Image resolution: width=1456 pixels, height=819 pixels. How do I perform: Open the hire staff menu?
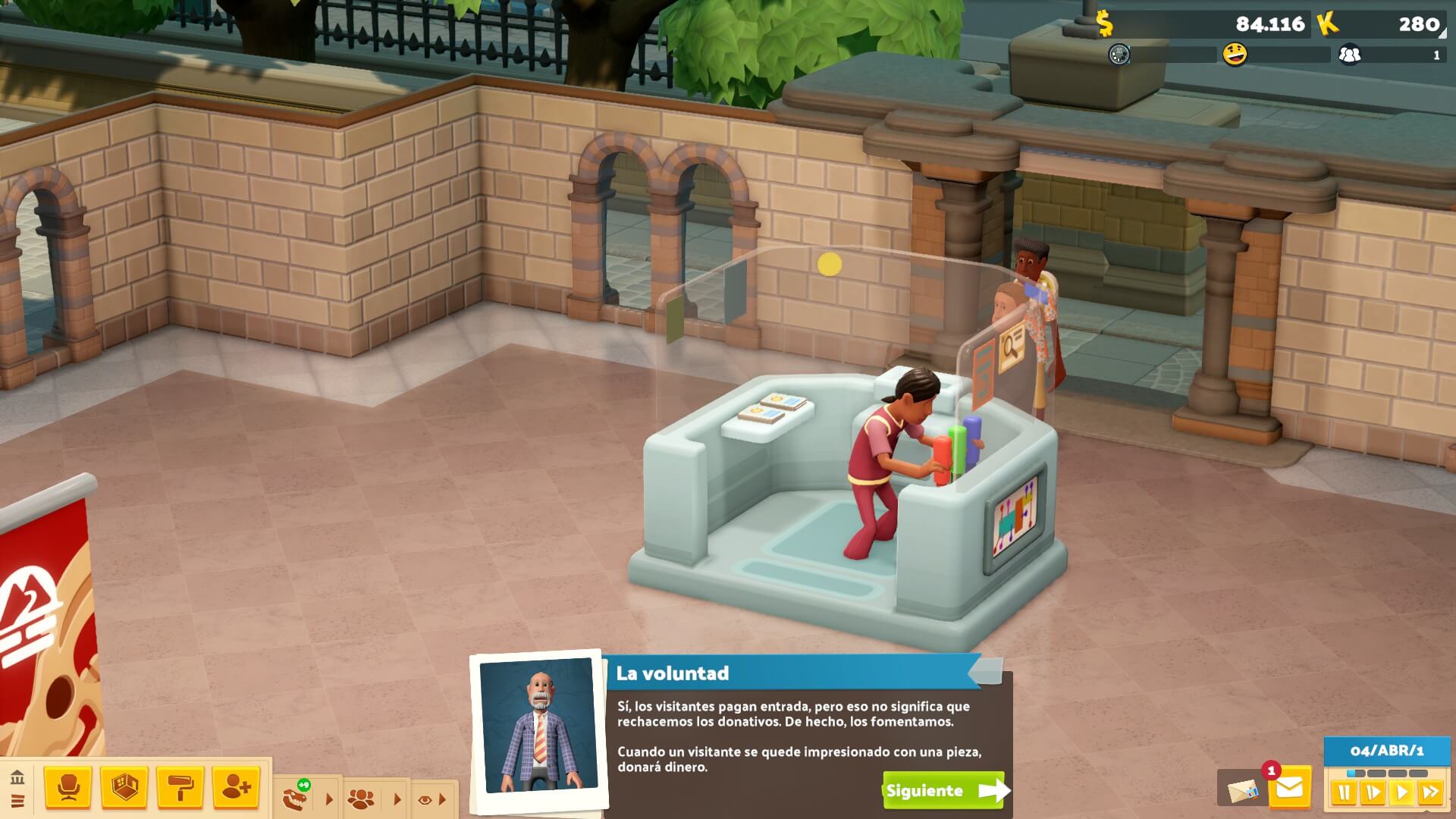coord(236,789)
